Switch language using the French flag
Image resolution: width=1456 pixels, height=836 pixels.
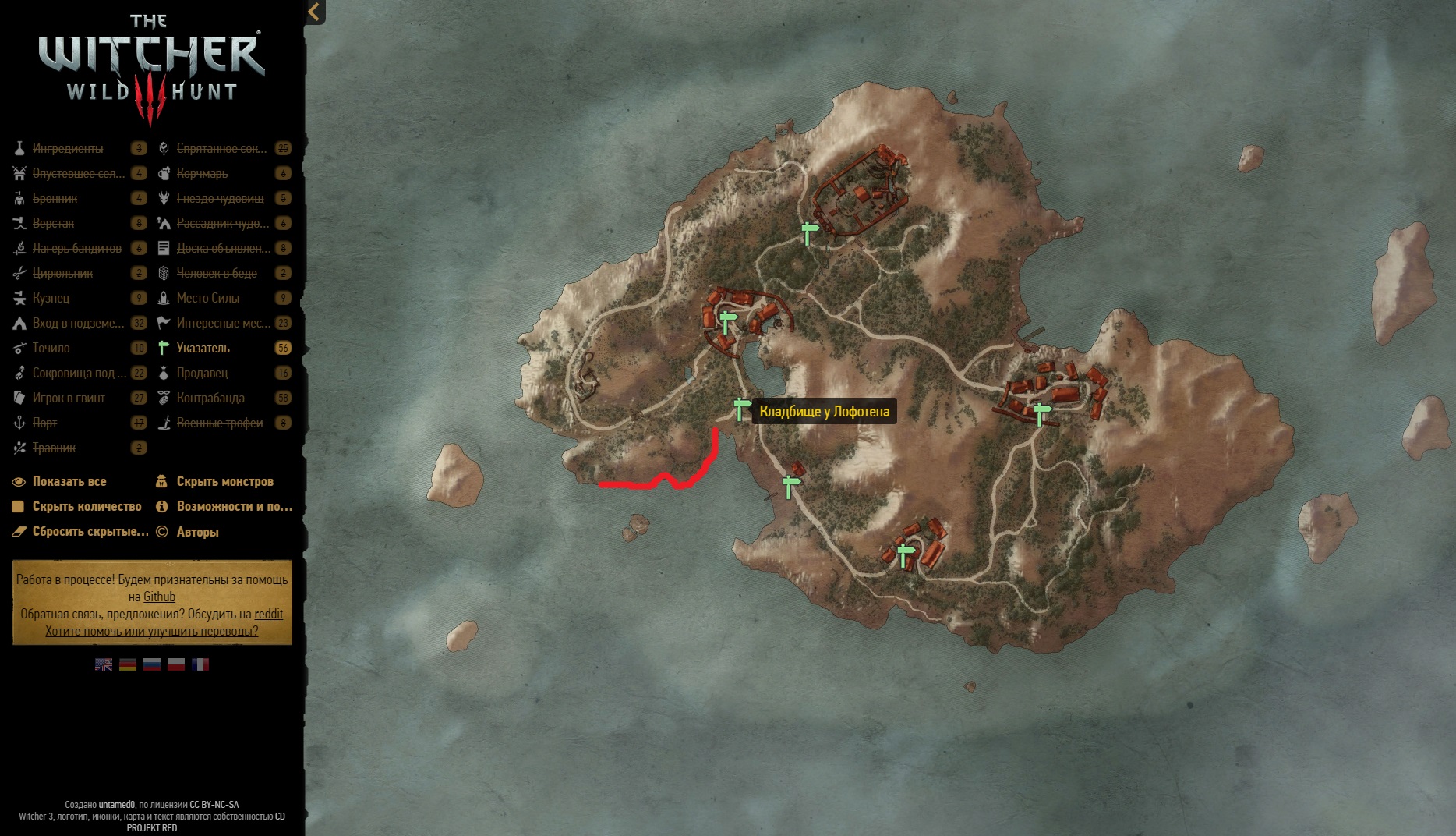pyautogui.click(x=200, y=664)
